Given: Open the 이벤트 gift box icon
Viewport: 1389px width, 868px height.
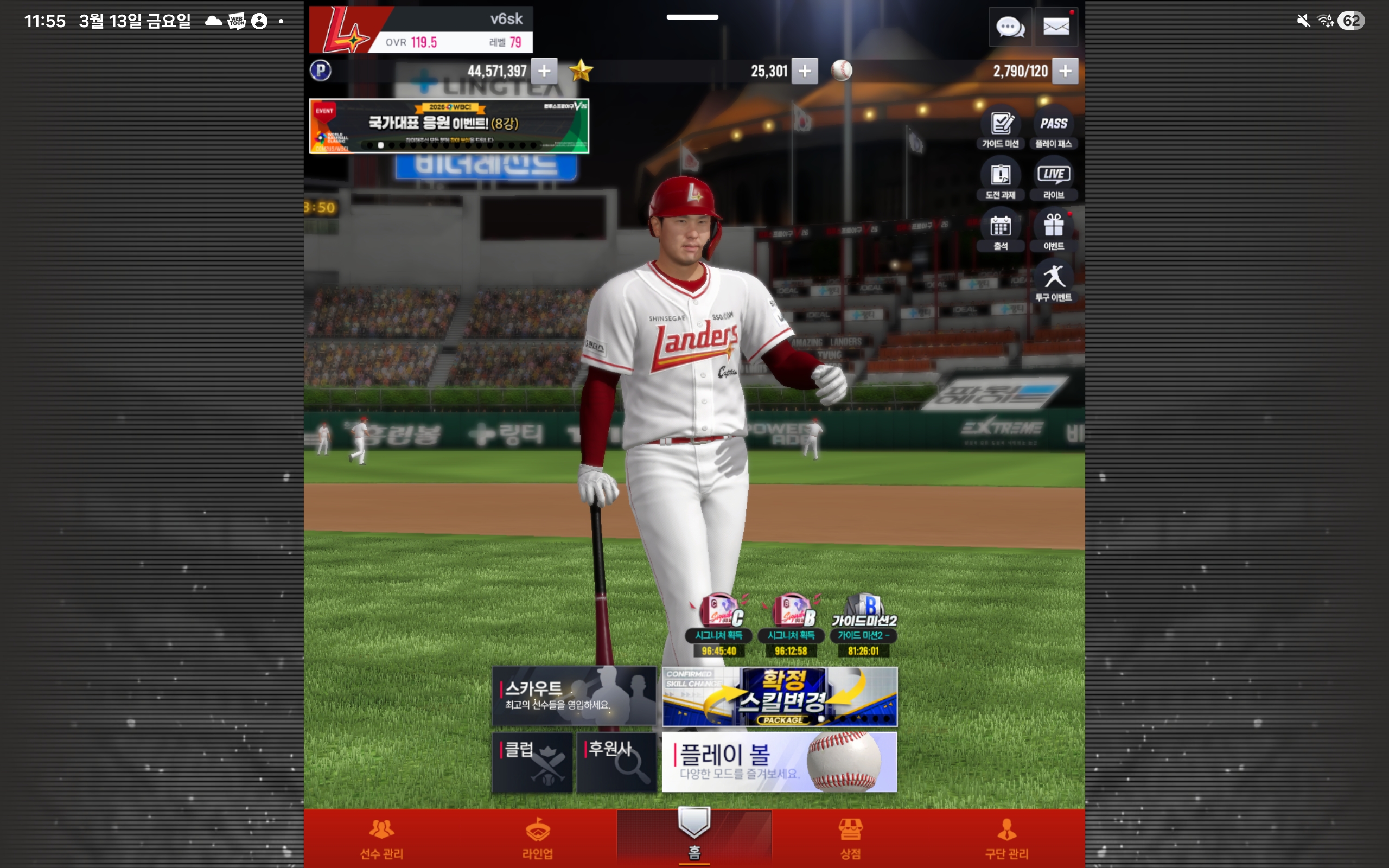Looking at the screenshot, I should 1054,230.
